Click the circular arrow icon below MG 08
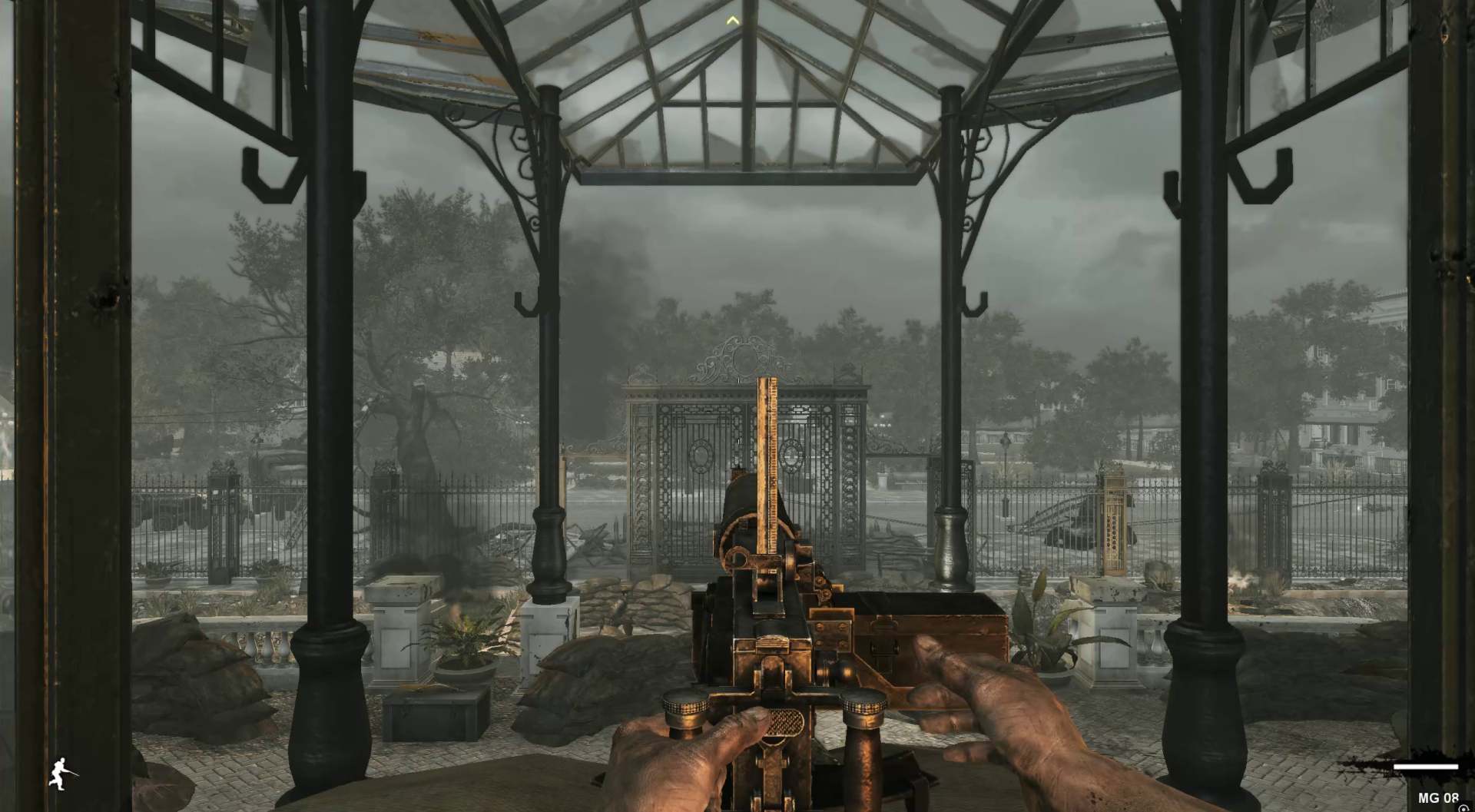The height and width of the screenshot is (812, 1475). (1462, 808)
